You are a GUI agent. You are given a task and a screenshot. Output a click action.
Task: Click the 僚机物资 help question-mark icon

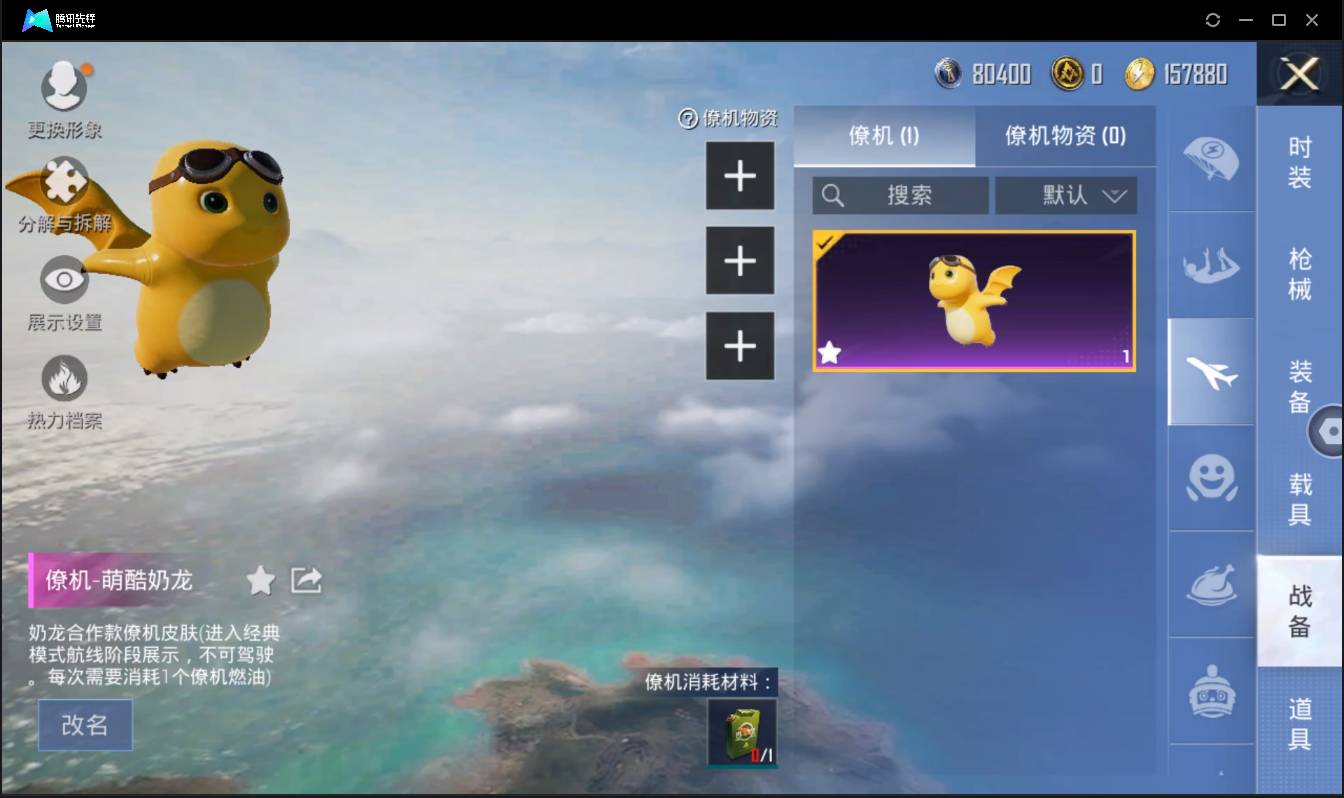(689, 118)
